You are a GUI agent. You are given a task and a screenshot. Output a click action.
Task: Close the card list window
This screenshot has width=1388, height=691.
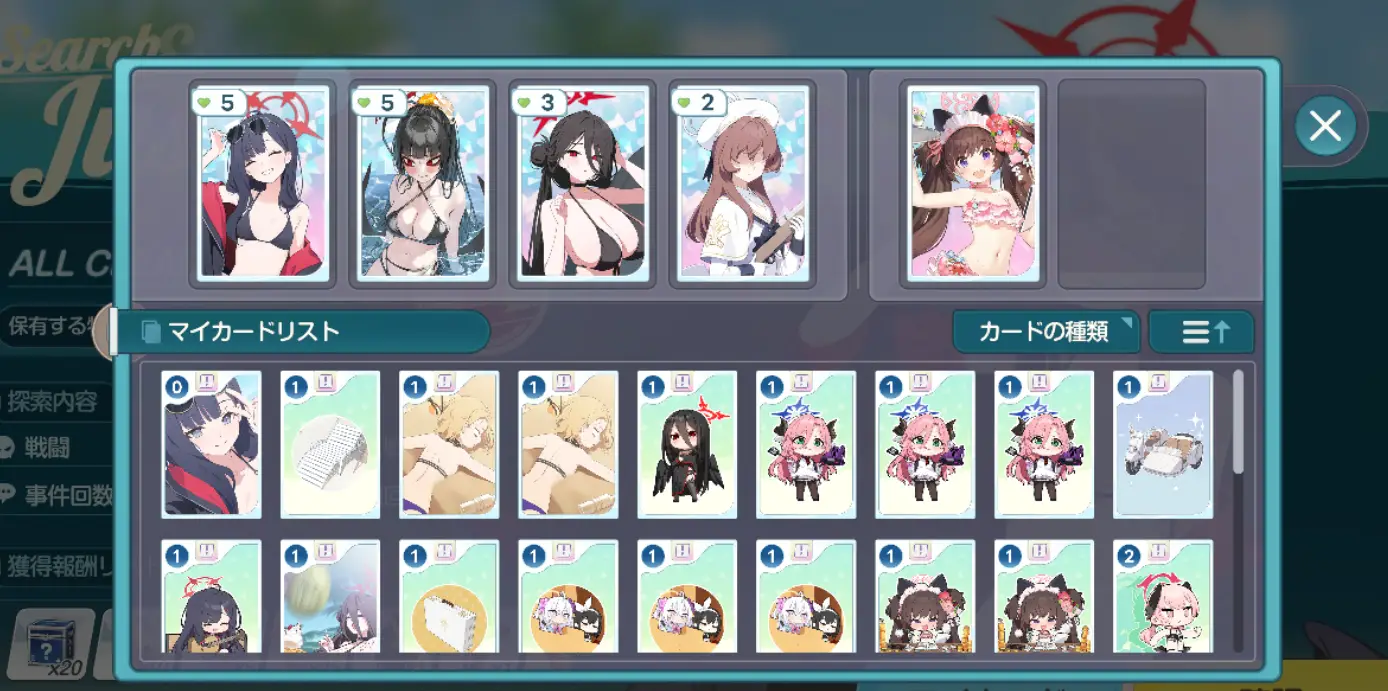click(1325, 126)
